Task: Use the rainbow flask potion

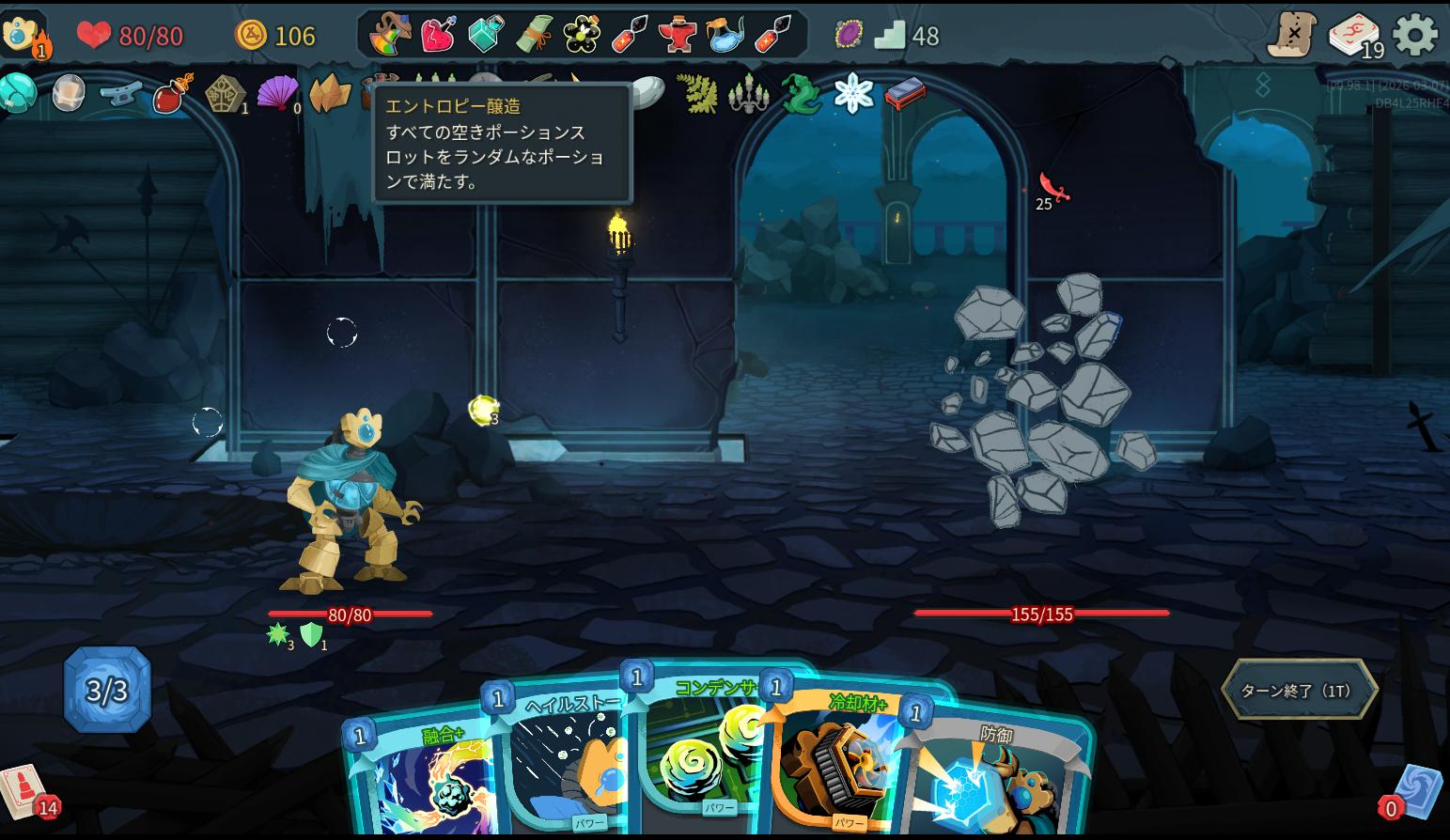Action: point(390,35)
